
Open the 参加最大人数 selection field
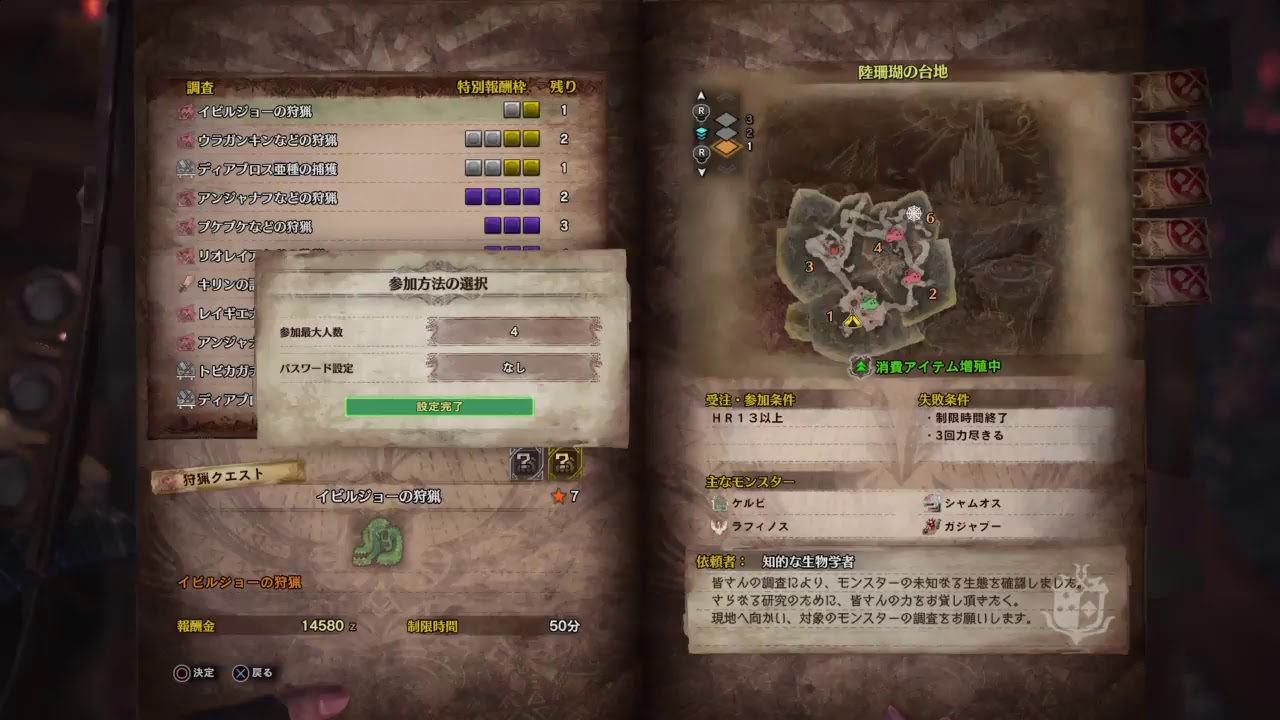(x=512, y=329)
